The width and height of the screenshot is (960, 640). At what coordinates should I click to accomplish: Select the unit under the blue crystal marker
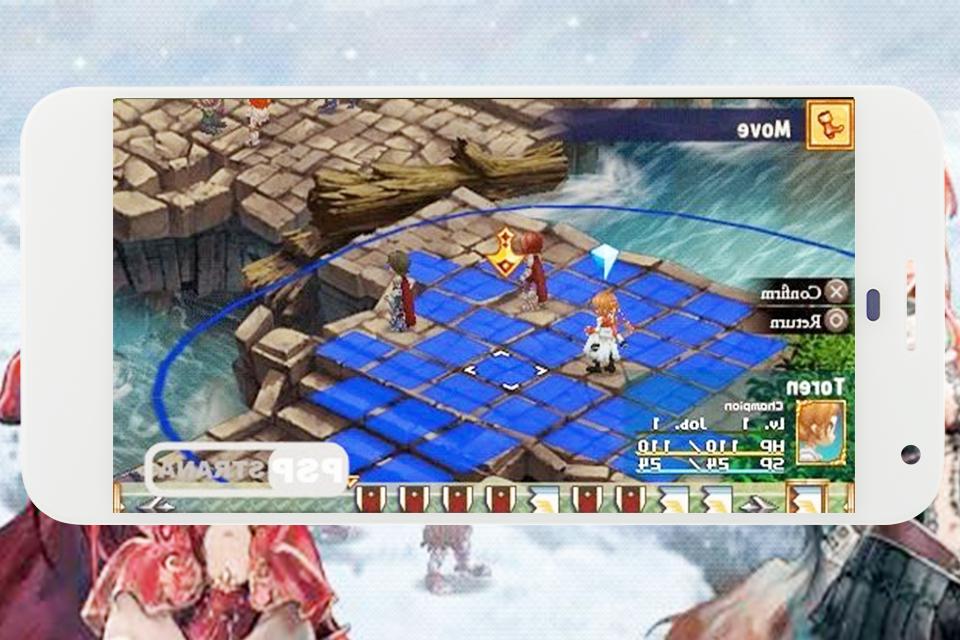603,330
